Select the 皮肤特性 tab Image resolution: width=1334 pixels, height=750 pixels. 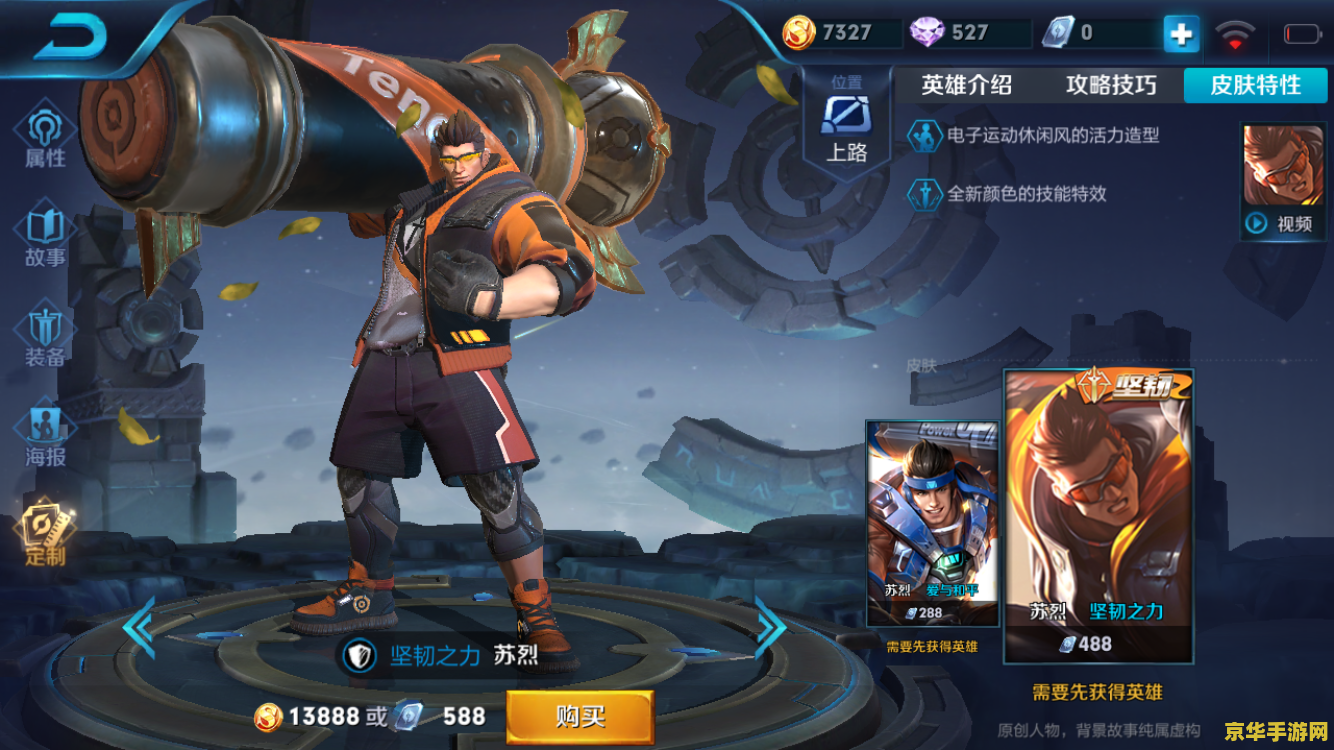point(1255,86)
